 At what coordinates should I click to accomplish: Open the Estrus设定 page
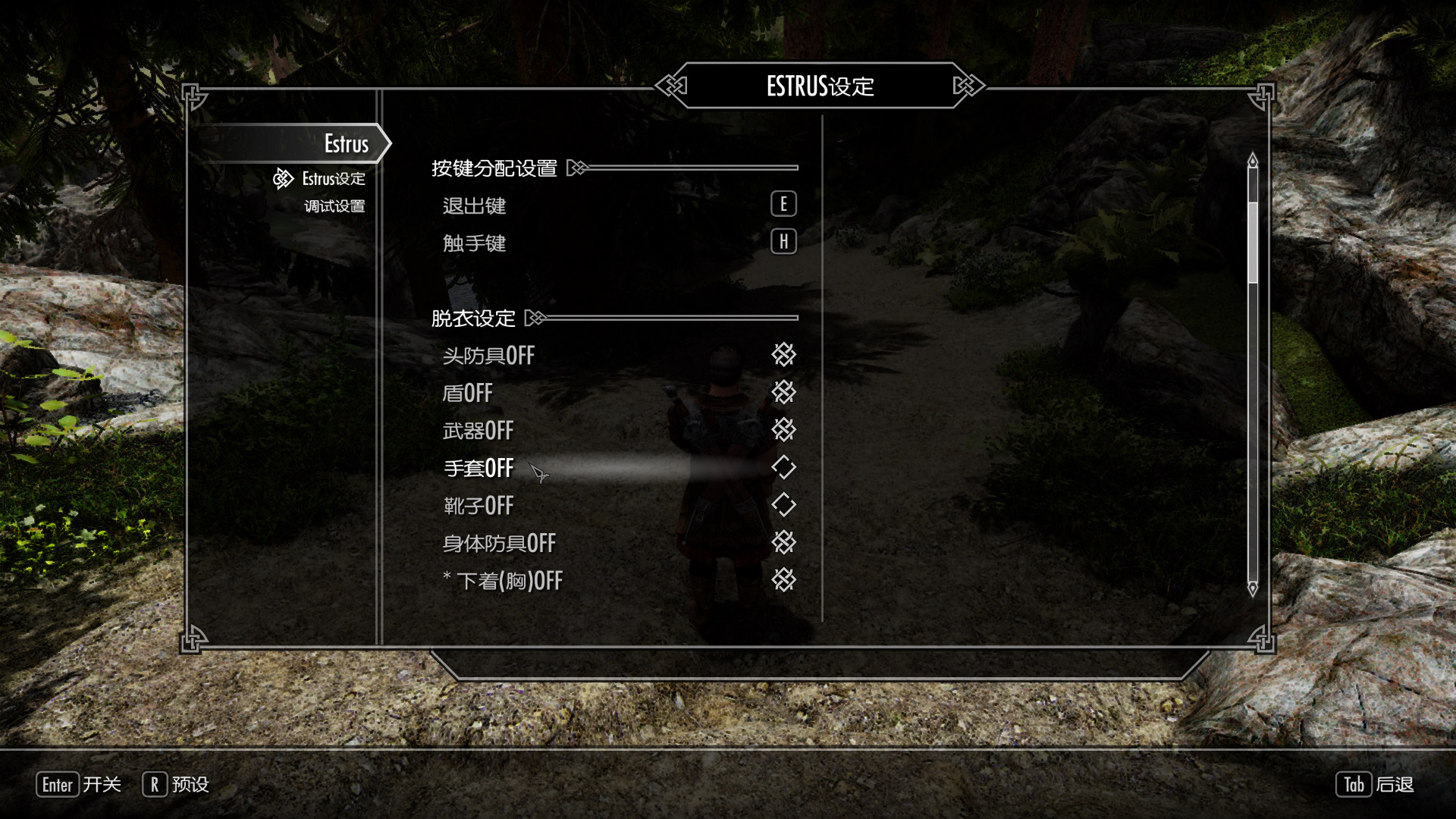[x=333, y=179]
